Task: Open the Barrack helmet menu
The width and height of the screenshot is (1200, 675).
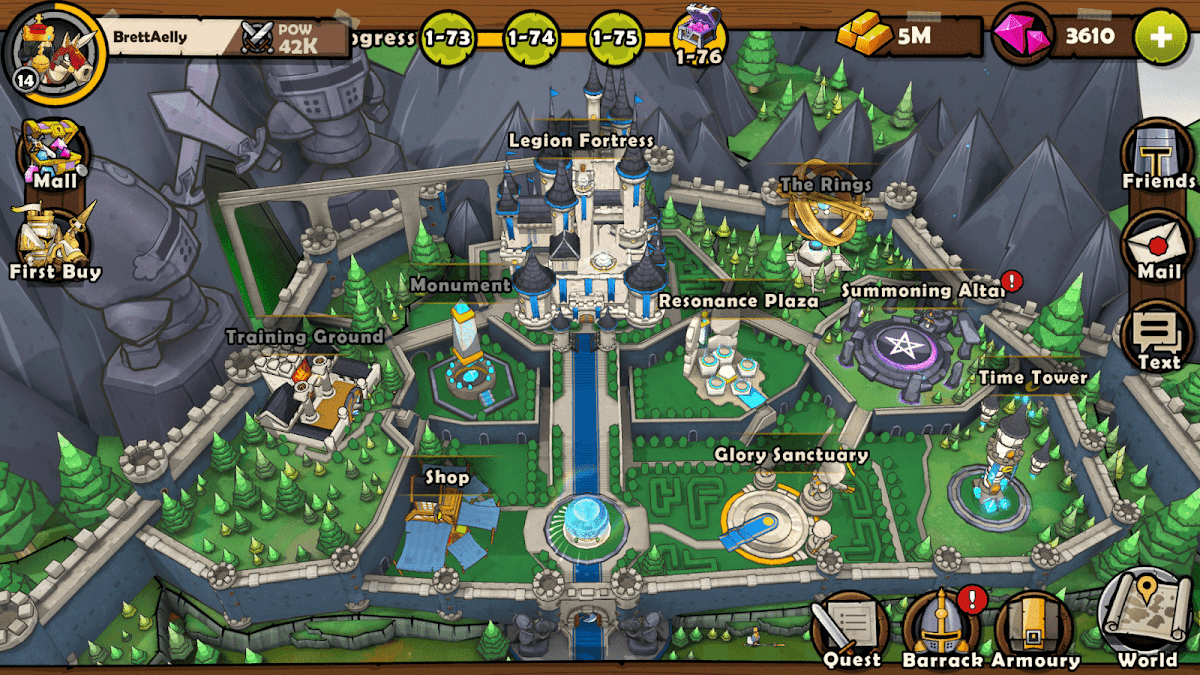Action: (942, 629)
